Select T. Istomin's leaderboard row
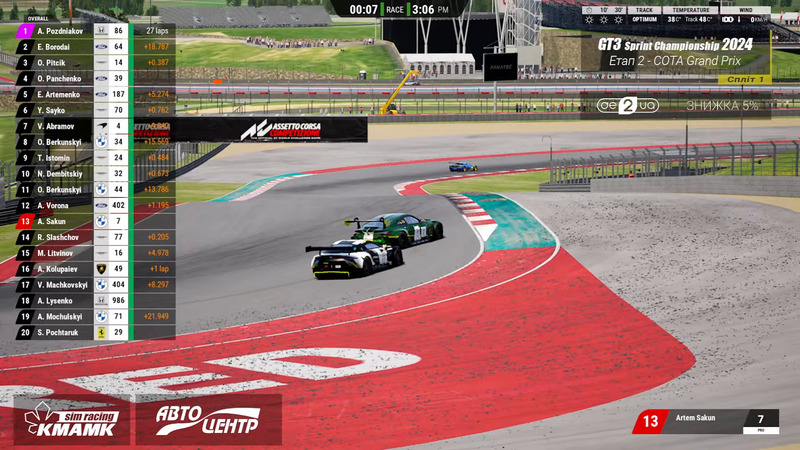 [62, 158]
